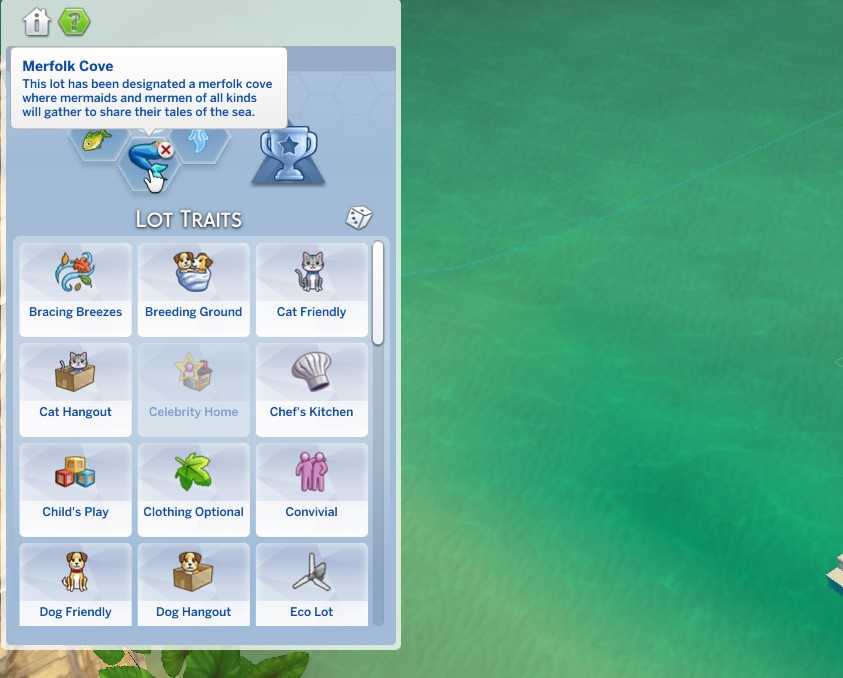Screen dimensions: 843x678
Task: Click the green question mark help button
Action: point(74,21)
